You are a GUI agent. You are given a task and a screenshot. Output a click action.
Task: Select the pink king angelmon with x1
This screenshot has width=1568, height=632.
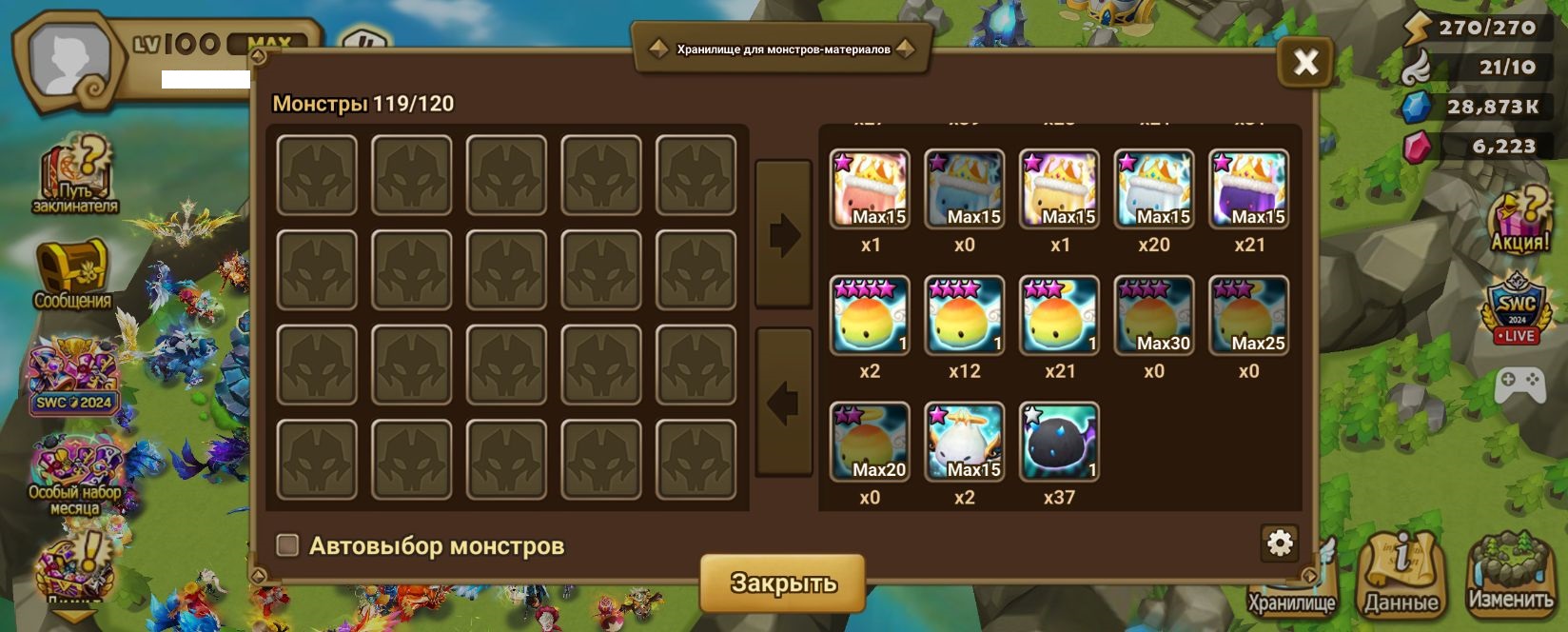870,189
